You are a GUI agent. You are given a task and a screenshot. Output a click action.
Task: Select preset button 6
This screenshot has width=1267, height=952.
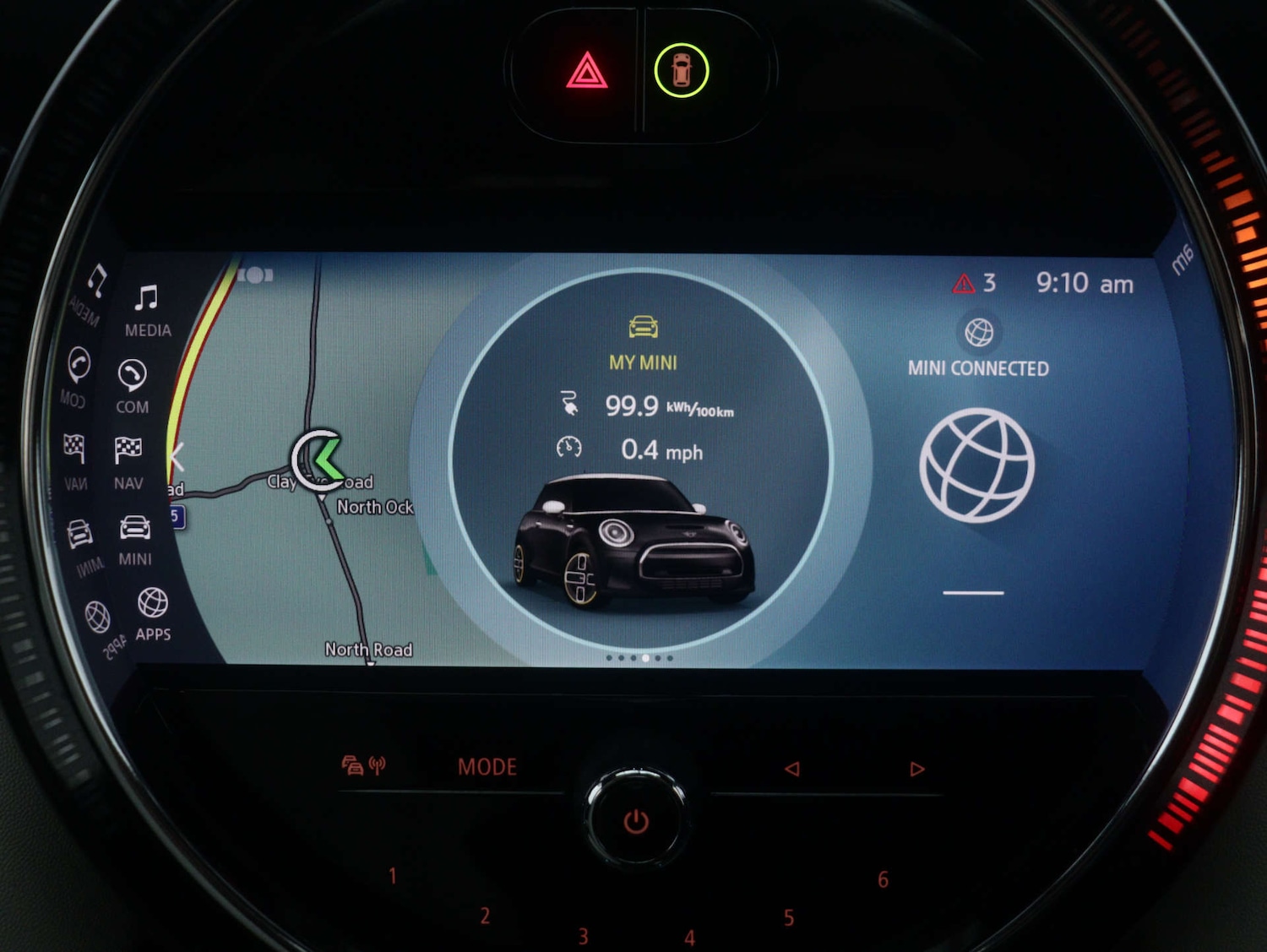[x=883, y=880]
